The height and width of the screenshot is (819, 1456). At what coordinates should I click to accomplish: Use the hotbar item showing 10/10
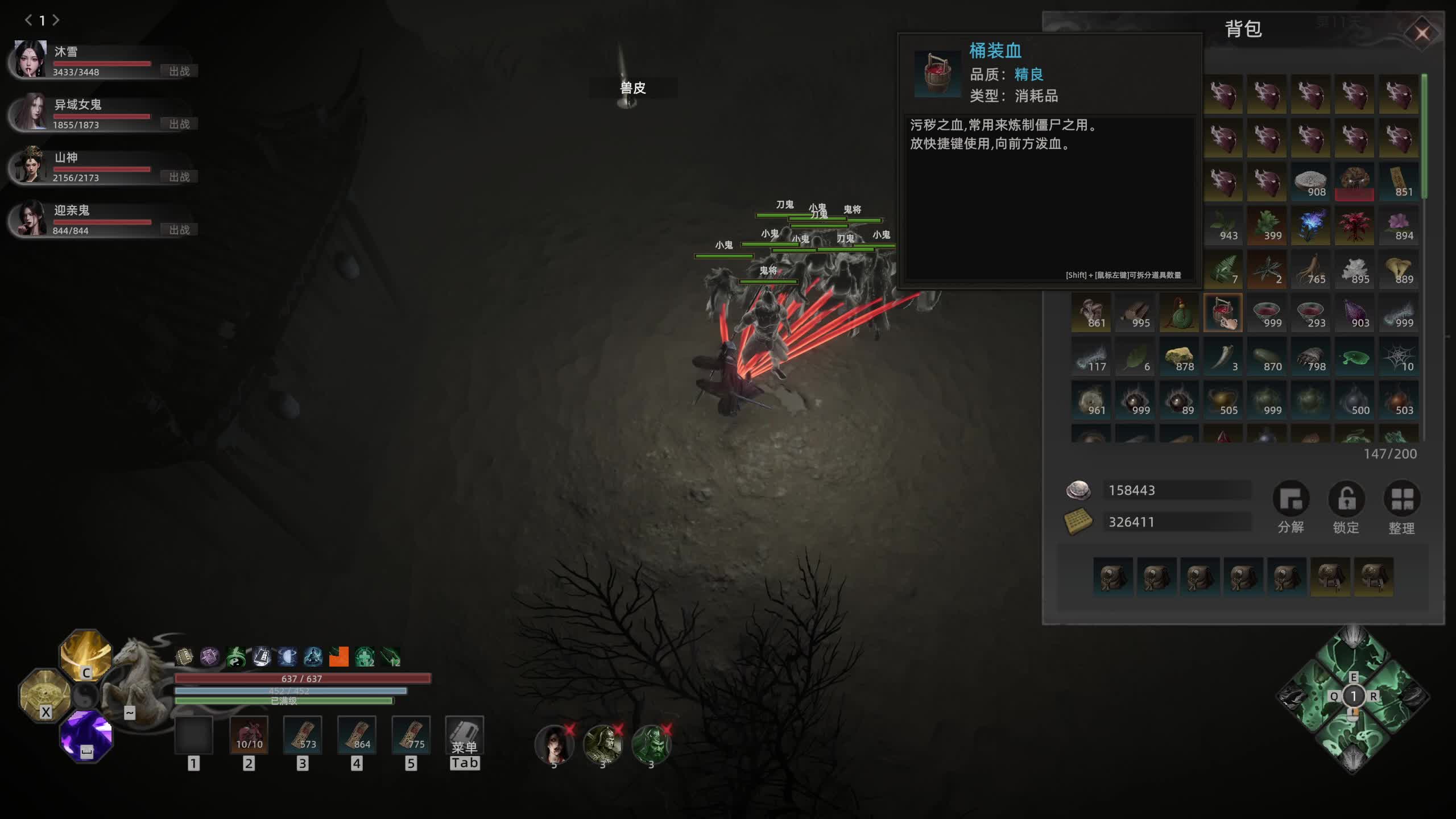[x=249, y=736]
